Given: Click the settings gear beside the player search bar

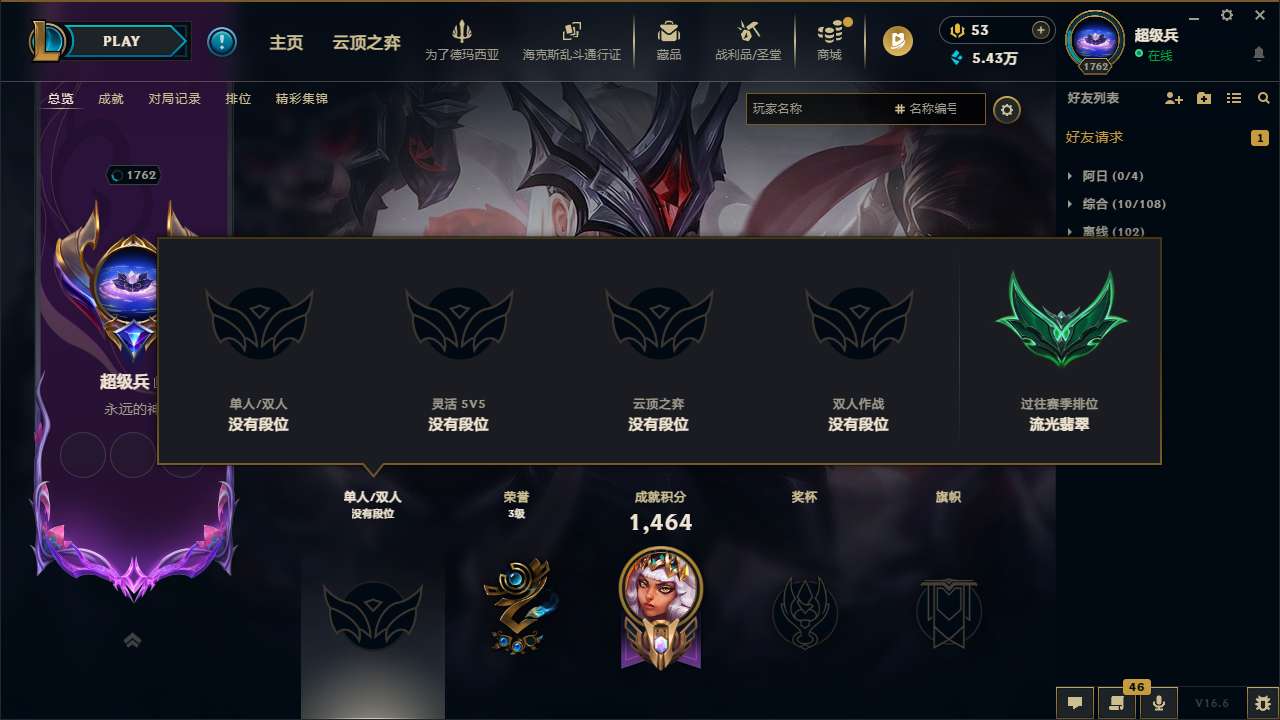Looking at the screenshot, I should (1007, 110).
